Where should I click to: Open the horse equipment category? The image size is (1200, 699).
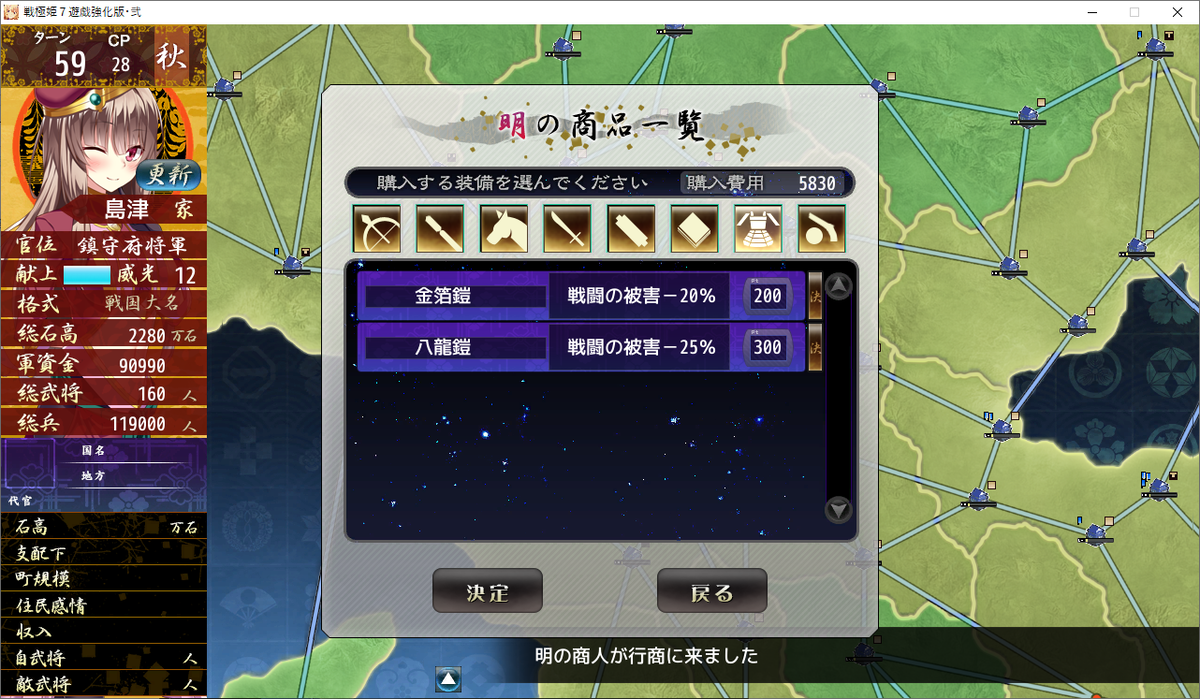[504, 229]
